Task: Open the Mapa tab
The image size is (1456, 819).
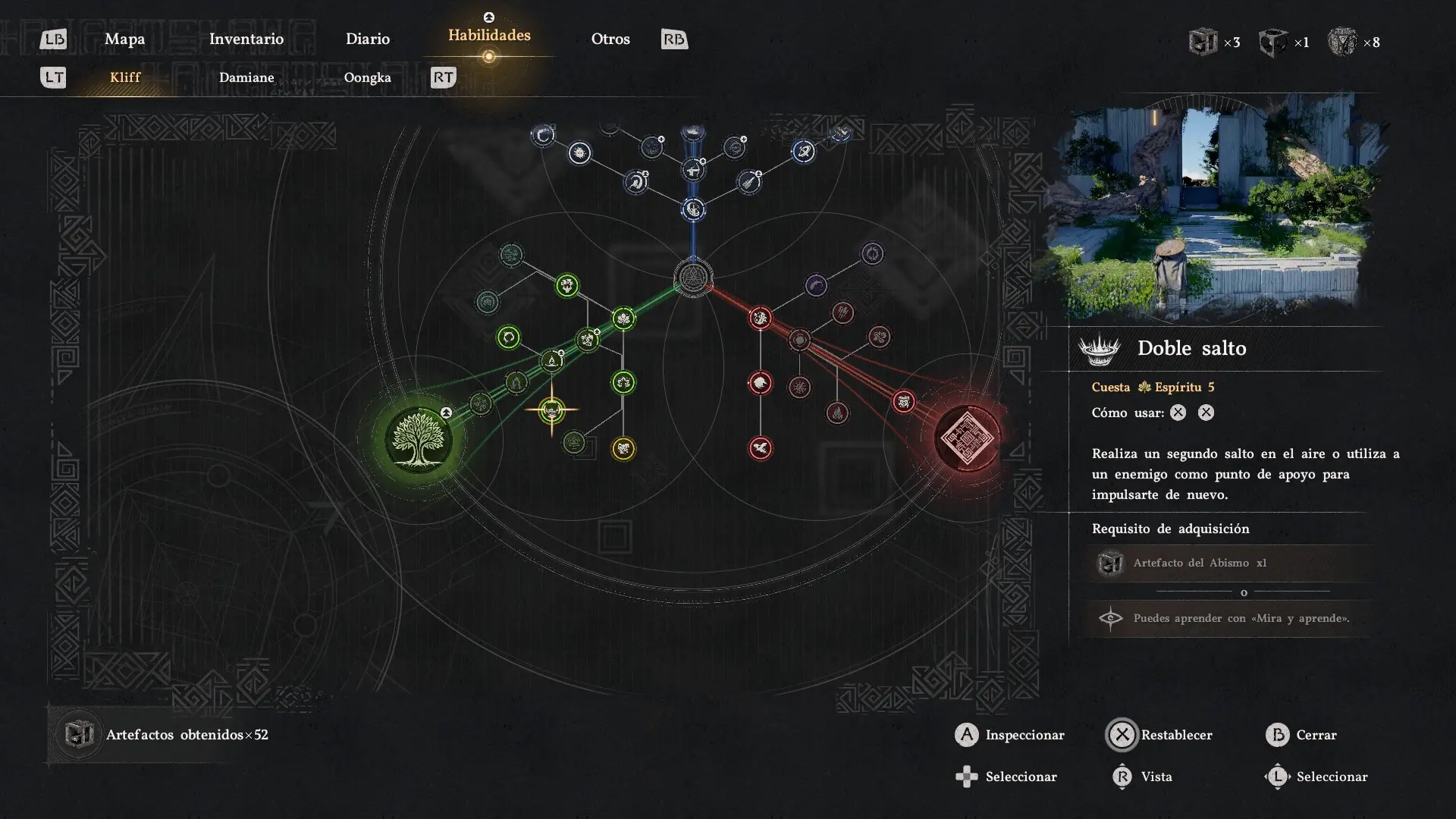Action: pos(124,39)
